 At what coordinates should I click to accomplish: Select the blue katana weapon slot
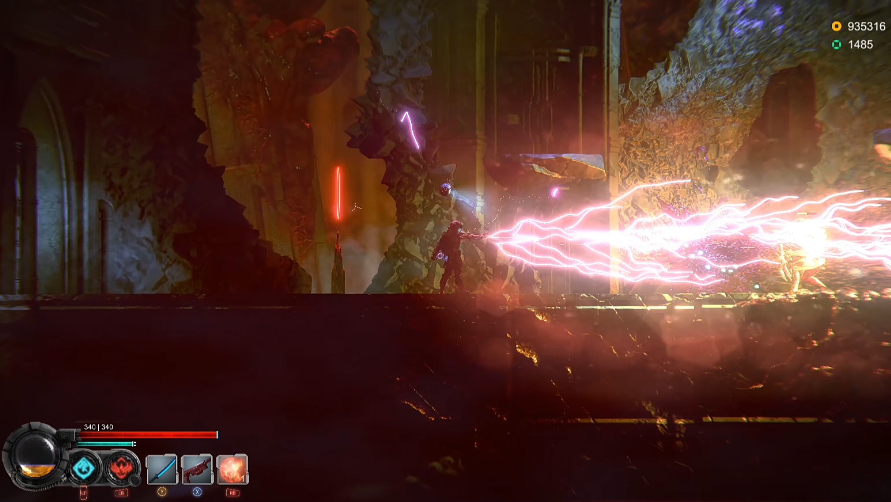point(162,469)
